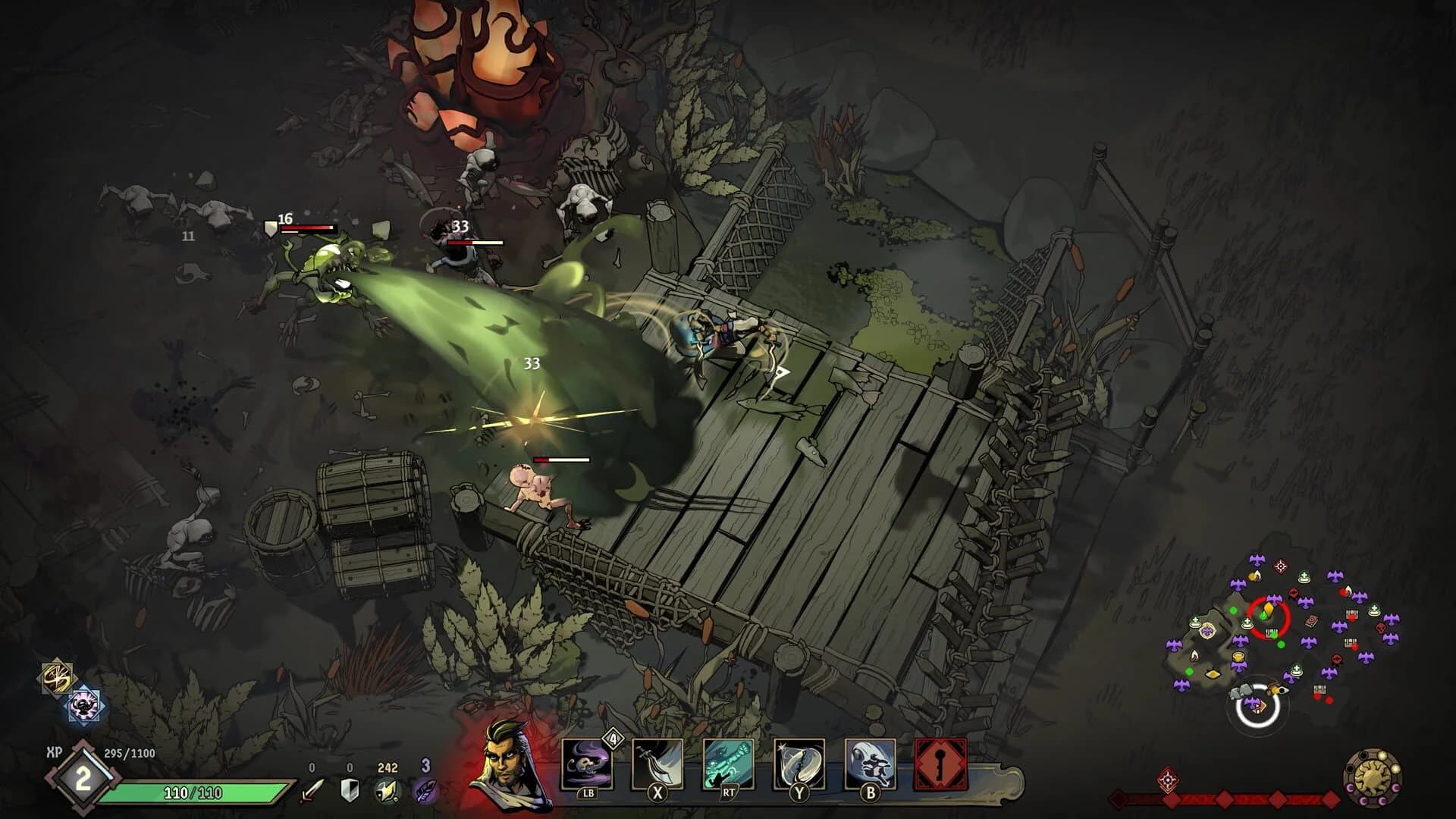Click the red objective circle on the minimap
The width and height of the screenshot is (1456, 819).
tap(1269, 617)
